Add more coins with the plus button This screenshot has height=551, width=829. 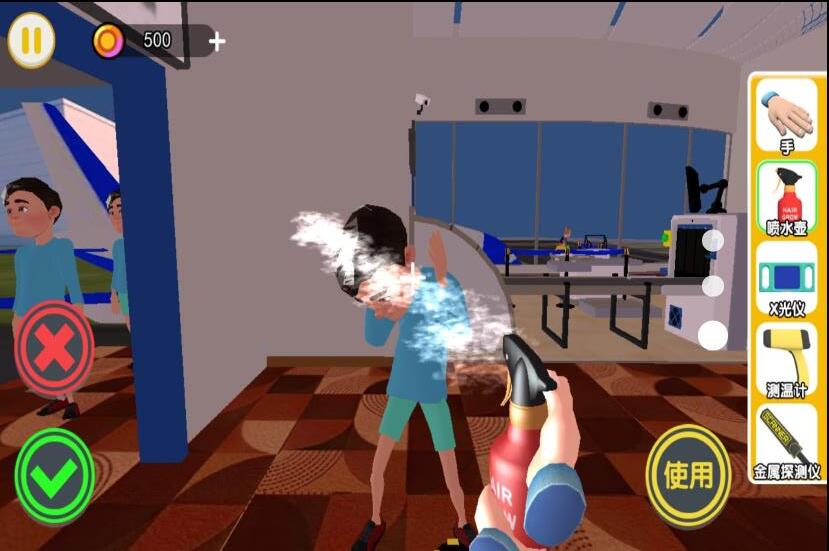pyautogui.click(x=217, y=42)
